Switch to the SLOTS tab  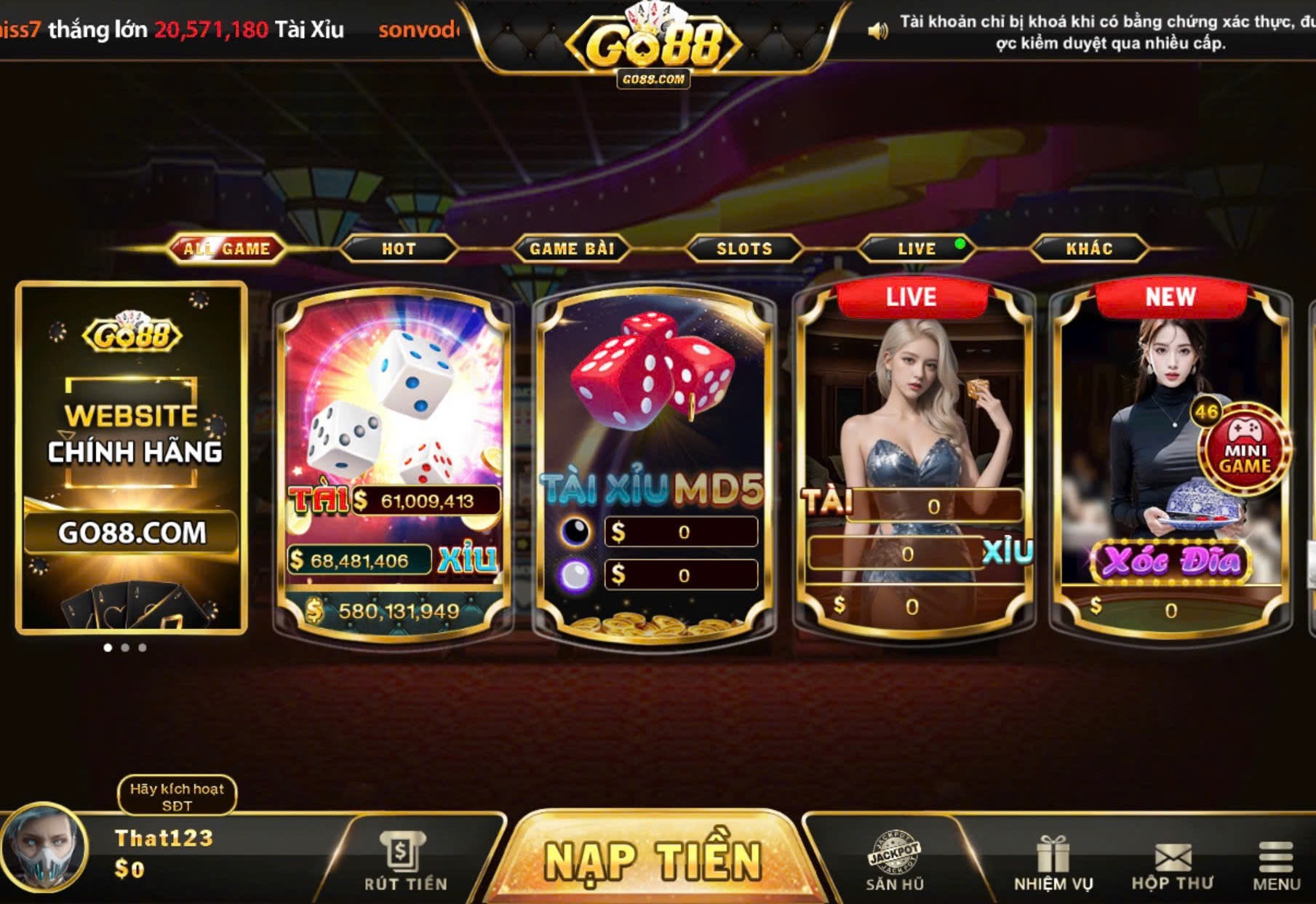click(743, 248)
